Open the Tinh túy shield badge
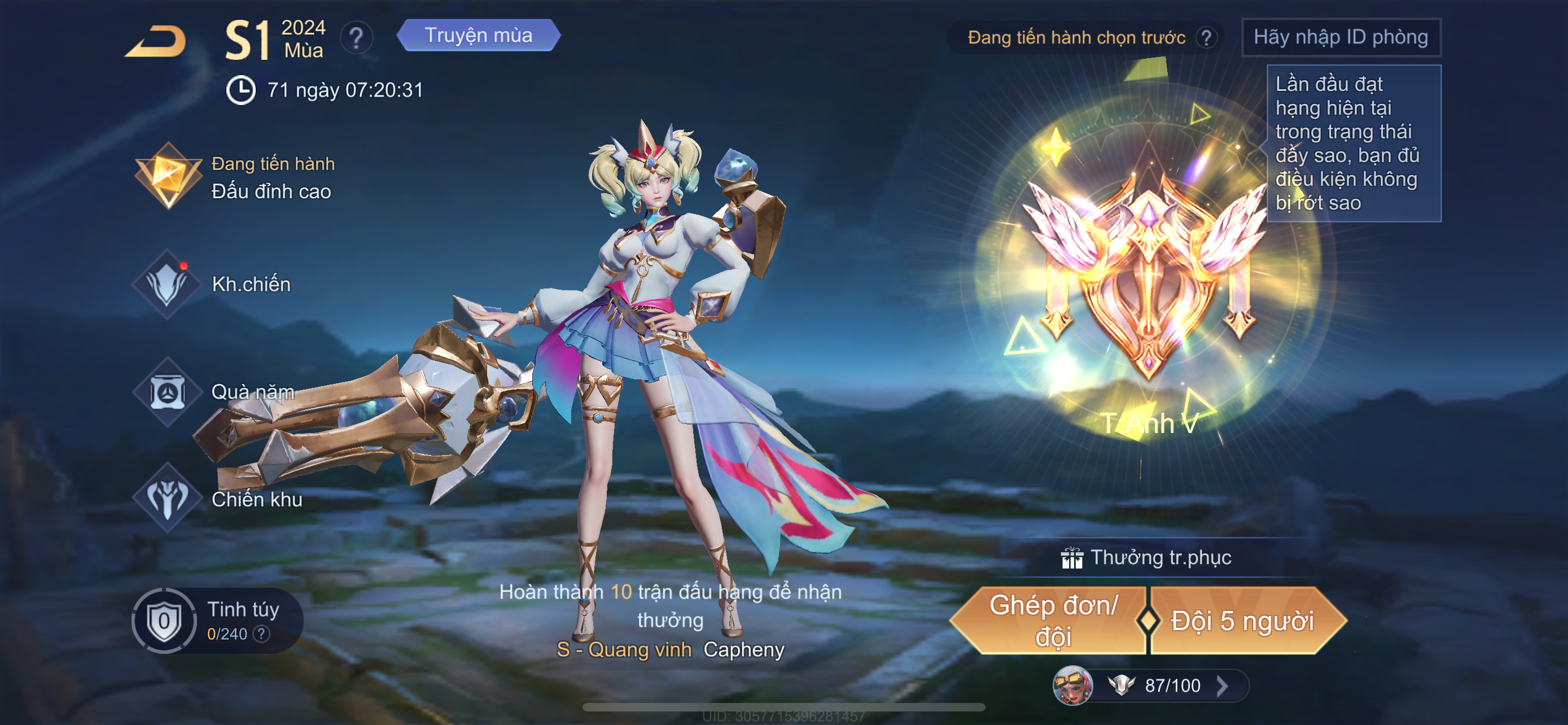The height and width of the screenshot is (725, 1568). [164, 621]
